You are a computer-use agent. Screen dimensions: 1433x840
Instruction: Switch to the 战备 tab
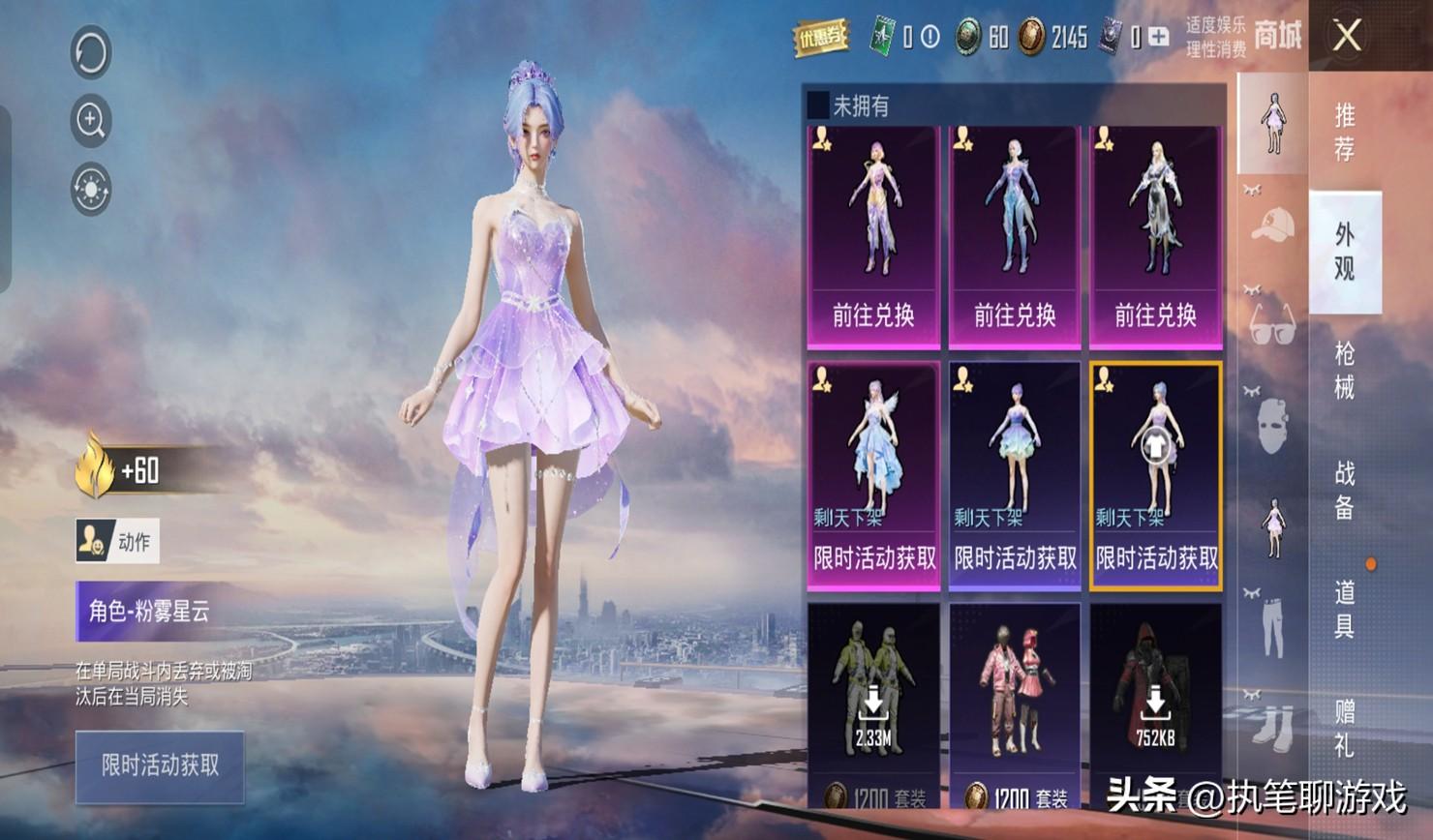(1345, 490)
